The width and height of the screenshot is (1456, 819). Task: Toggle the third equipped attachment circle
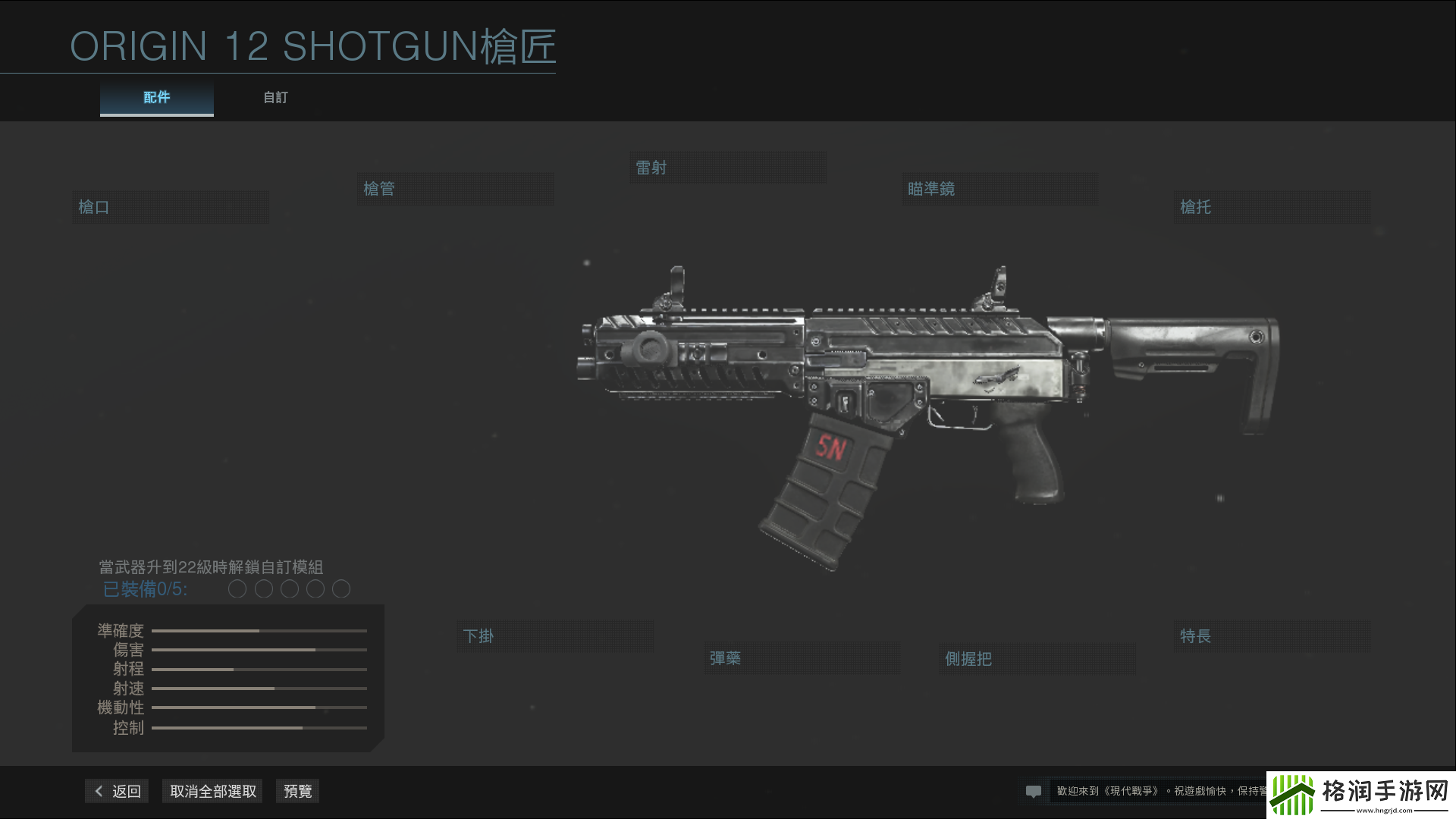[x=289, y=588]
